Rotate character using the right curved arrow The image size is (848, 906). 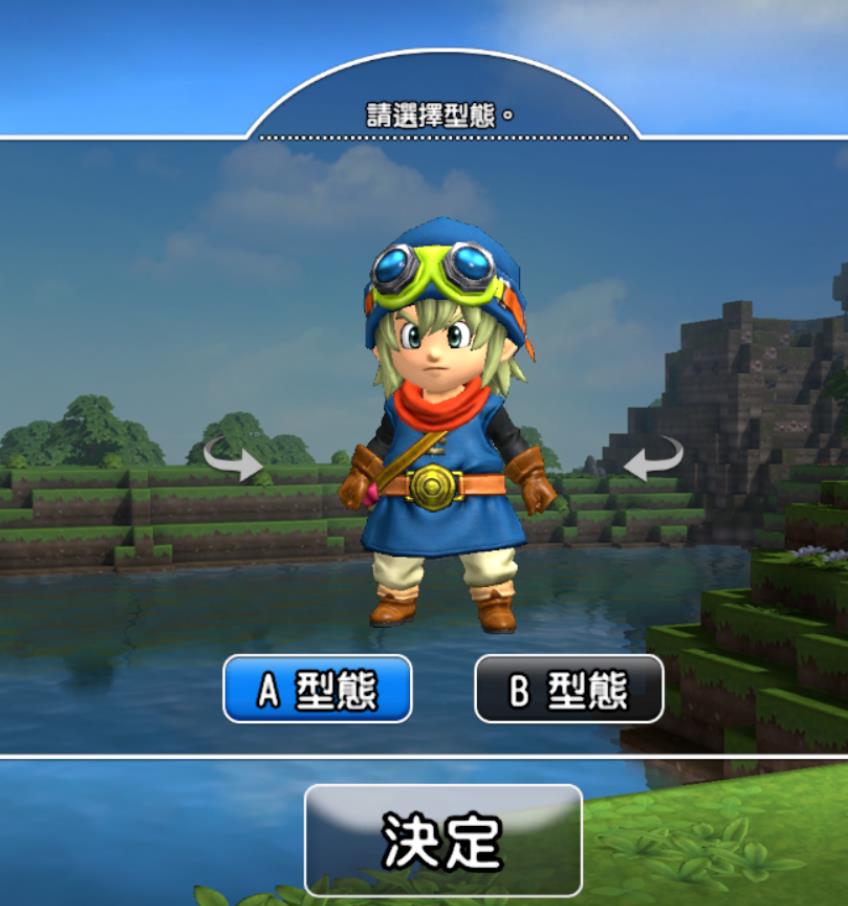click(x=653, y=459)
